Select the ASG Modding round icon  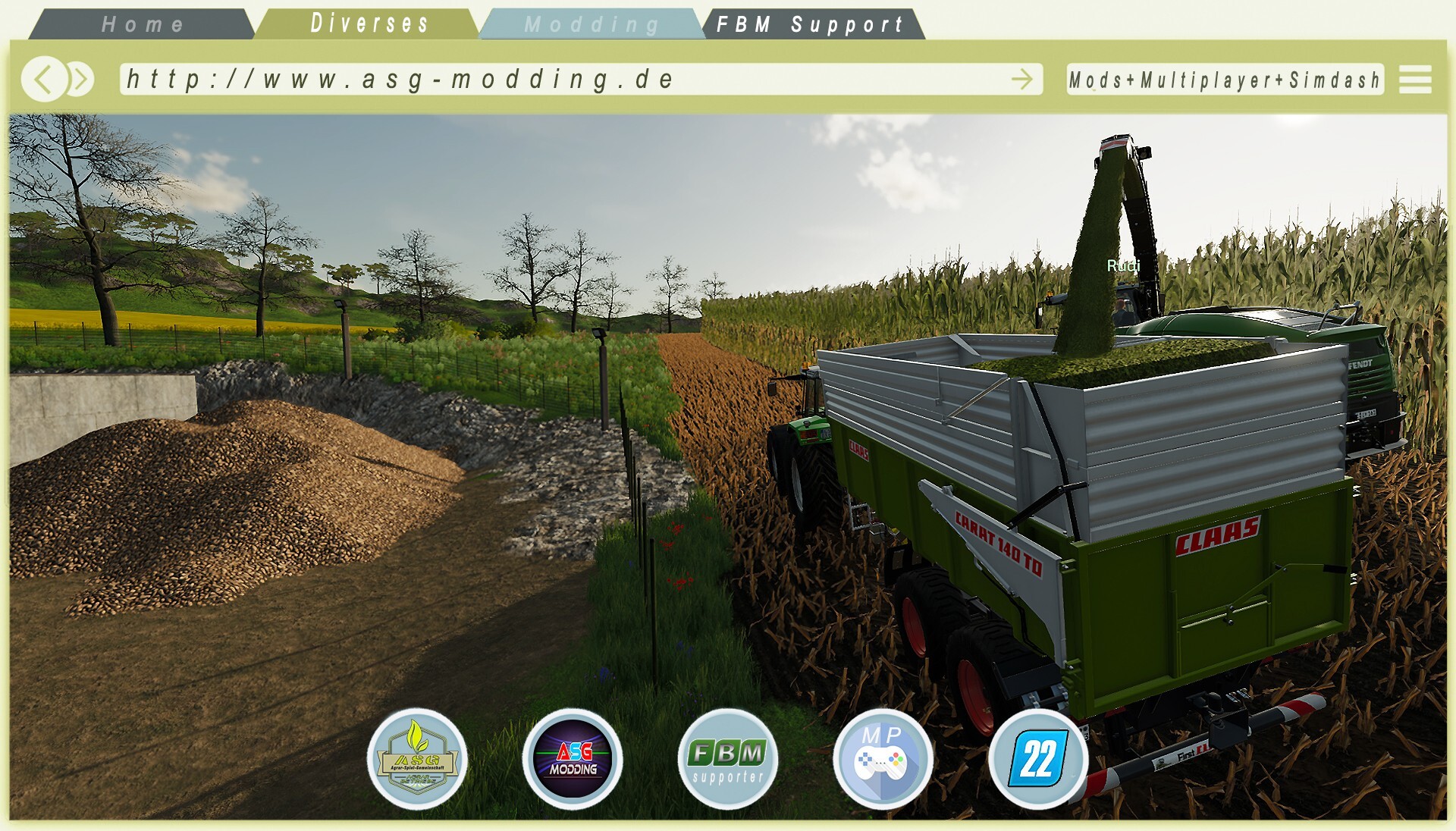click(x=573, y=759)
